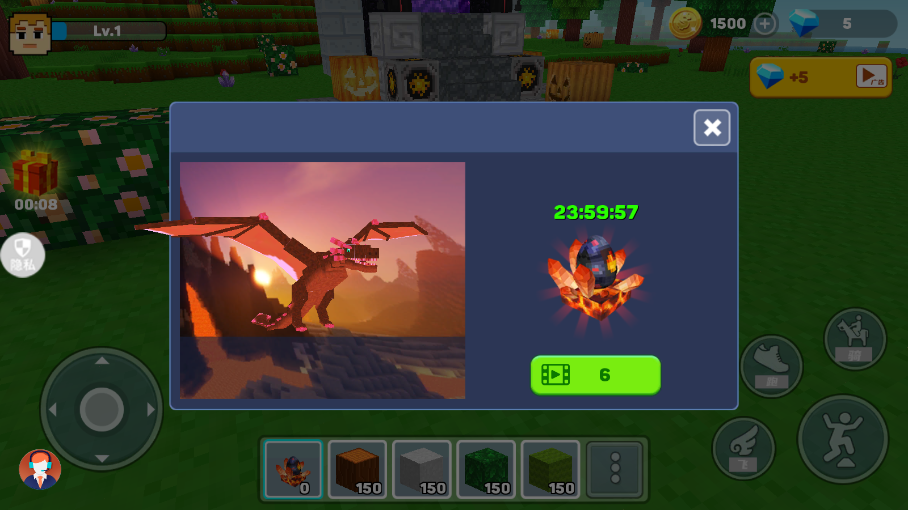
Task: Toggle the sprint shoe button
Action: (771, 365)
